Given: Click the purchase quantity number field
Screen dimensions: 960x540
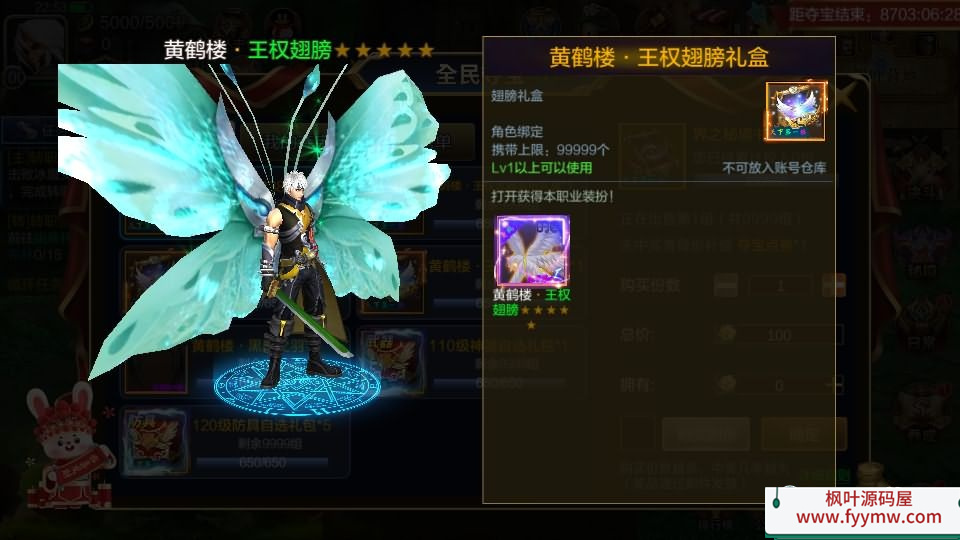Looking at the screenshot, I should click(780, 285).
